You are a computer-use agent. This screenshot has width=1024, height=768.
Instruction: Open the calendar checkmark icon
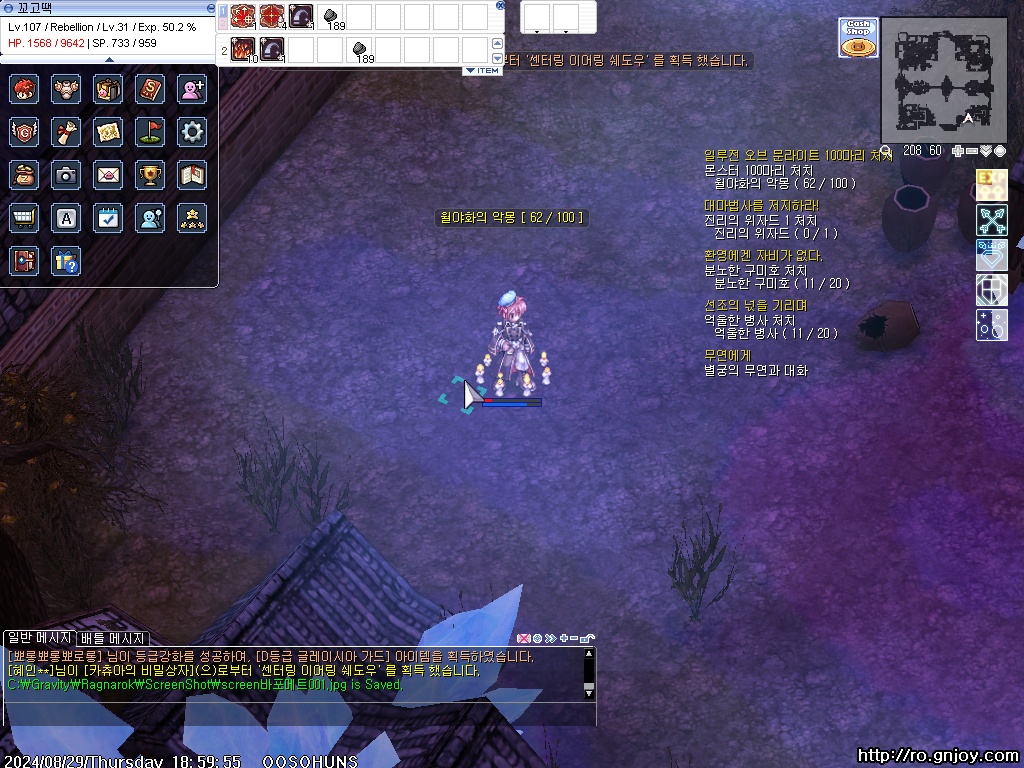[x=108, y=218]
